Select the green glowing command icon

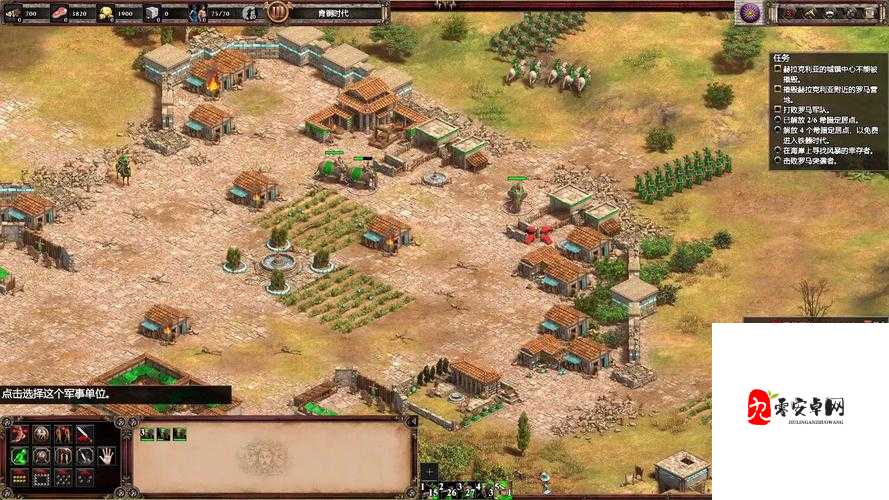(x=19, y=456)
